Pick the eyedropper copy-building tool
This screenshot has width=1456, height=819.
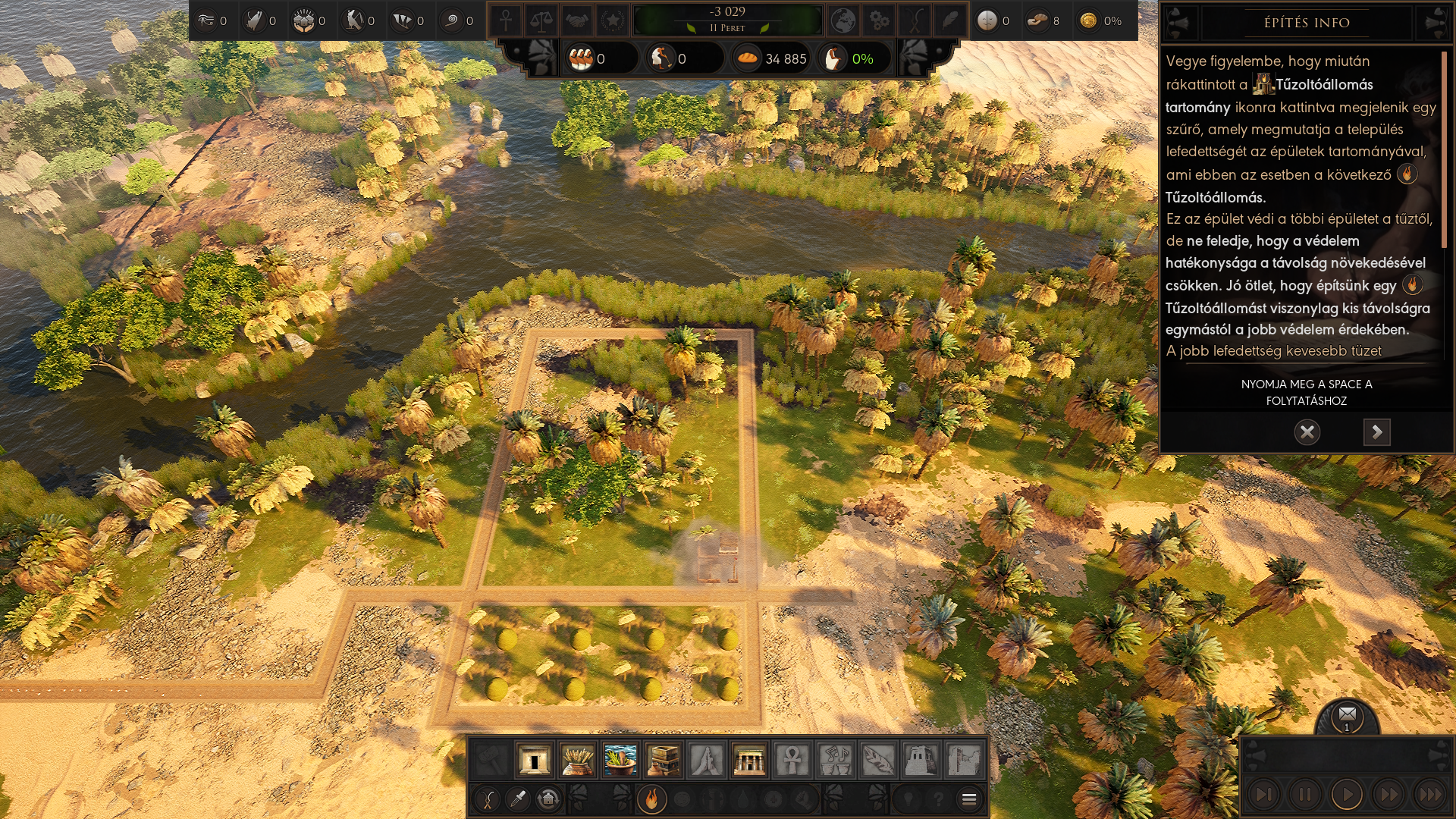[519, 799]
